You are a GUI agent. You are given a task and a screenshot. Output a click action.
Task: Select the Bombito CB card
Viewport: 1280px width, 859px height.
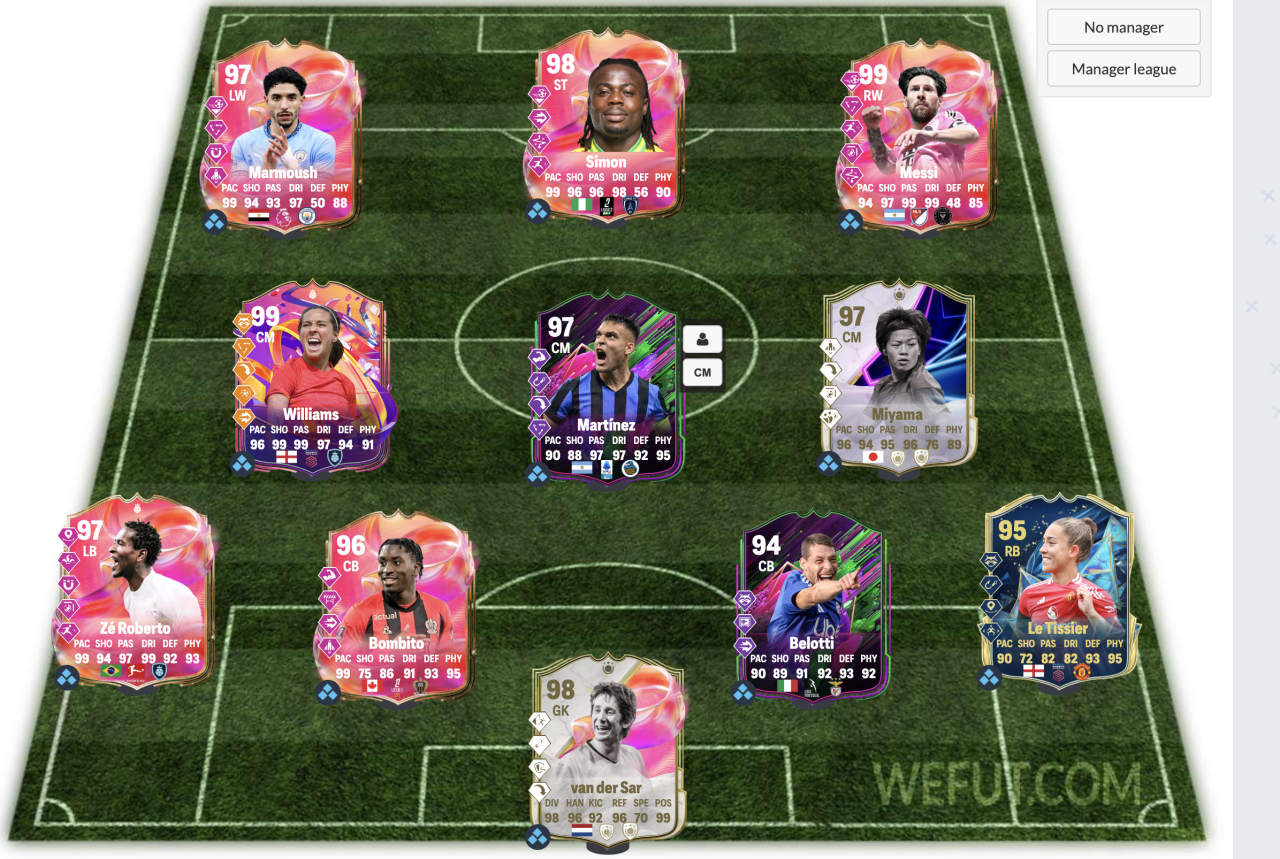[398, 607]
